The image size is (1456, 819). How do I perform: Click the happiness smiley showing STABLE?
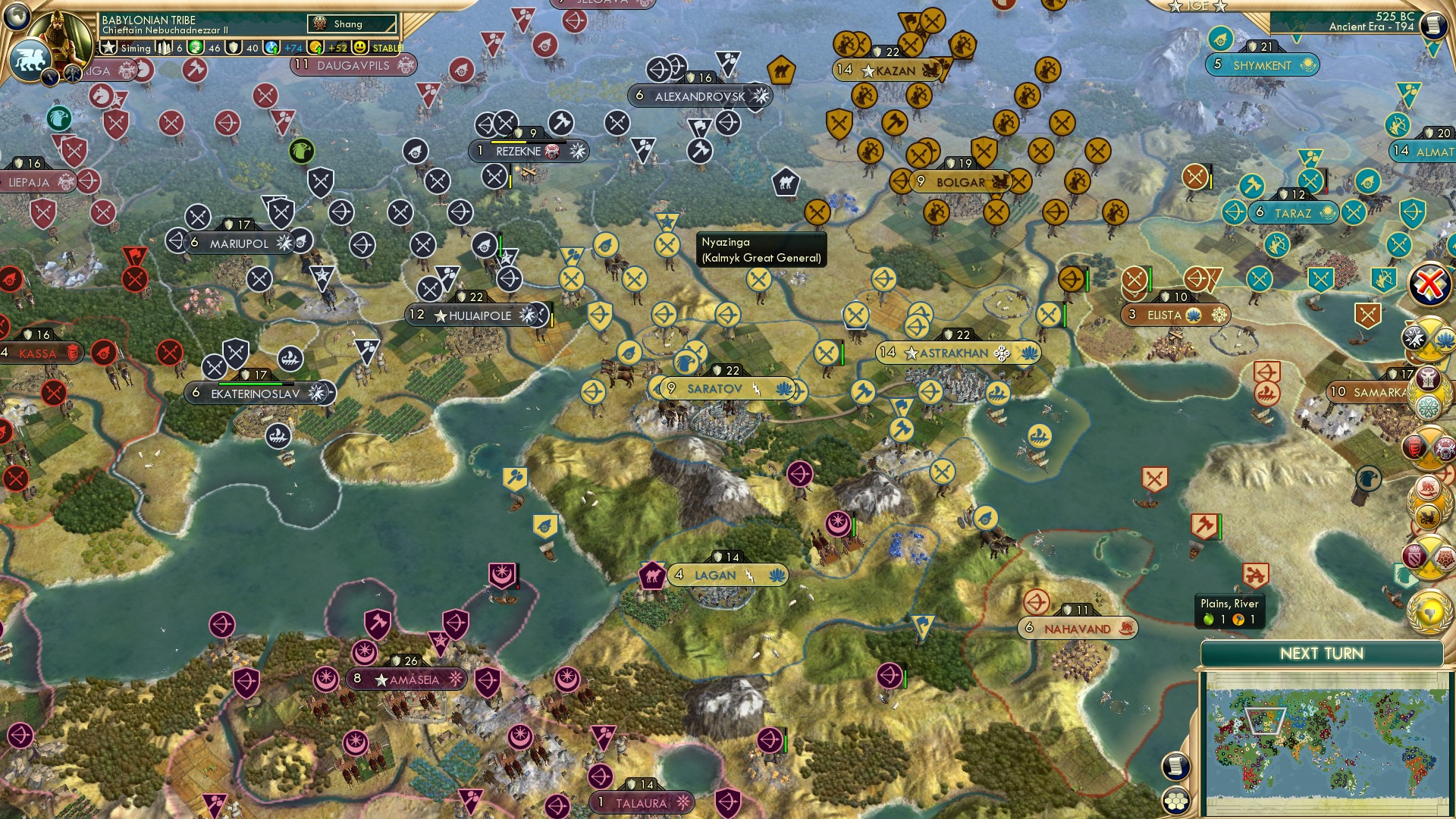(360, 47)
